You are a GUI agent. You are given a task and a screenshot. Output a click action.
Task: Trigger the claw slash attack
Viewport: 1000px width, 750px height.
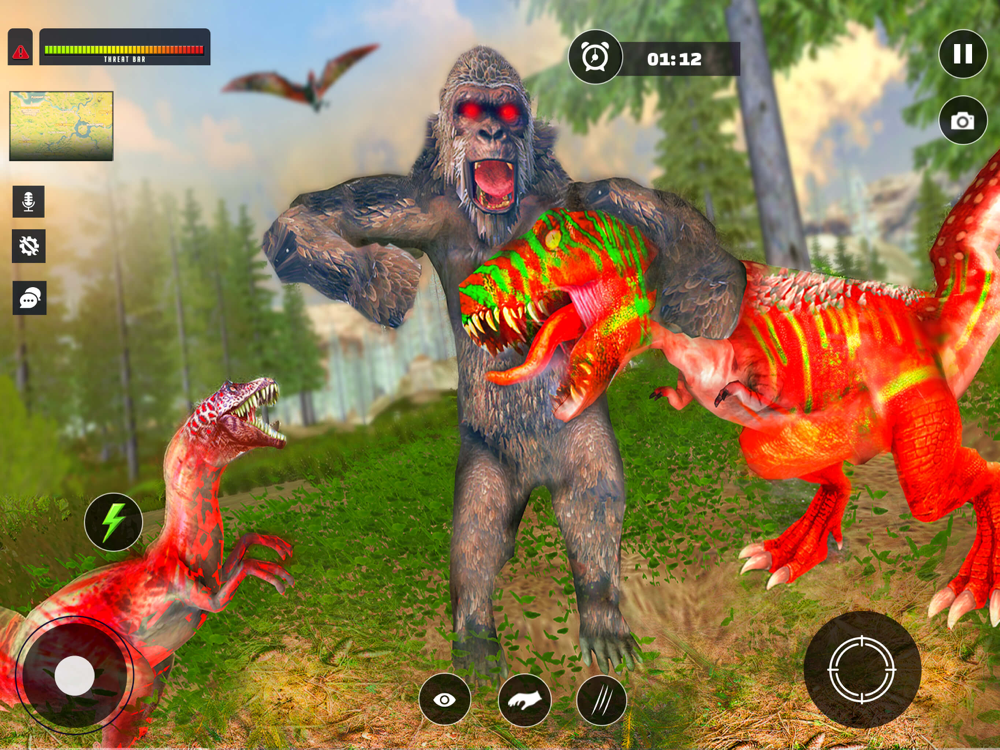(602, 700)
